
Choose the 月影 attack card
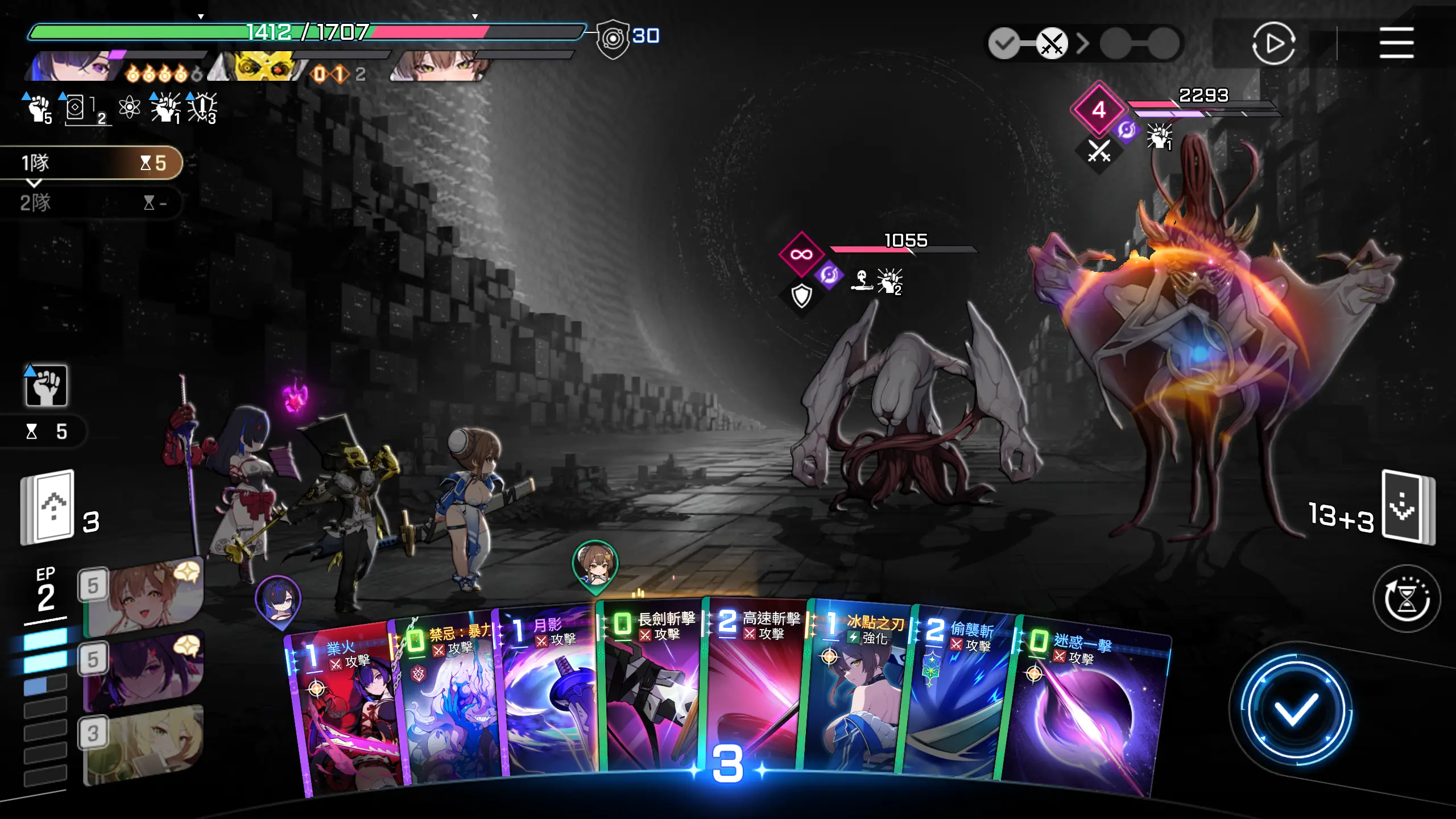549,694
